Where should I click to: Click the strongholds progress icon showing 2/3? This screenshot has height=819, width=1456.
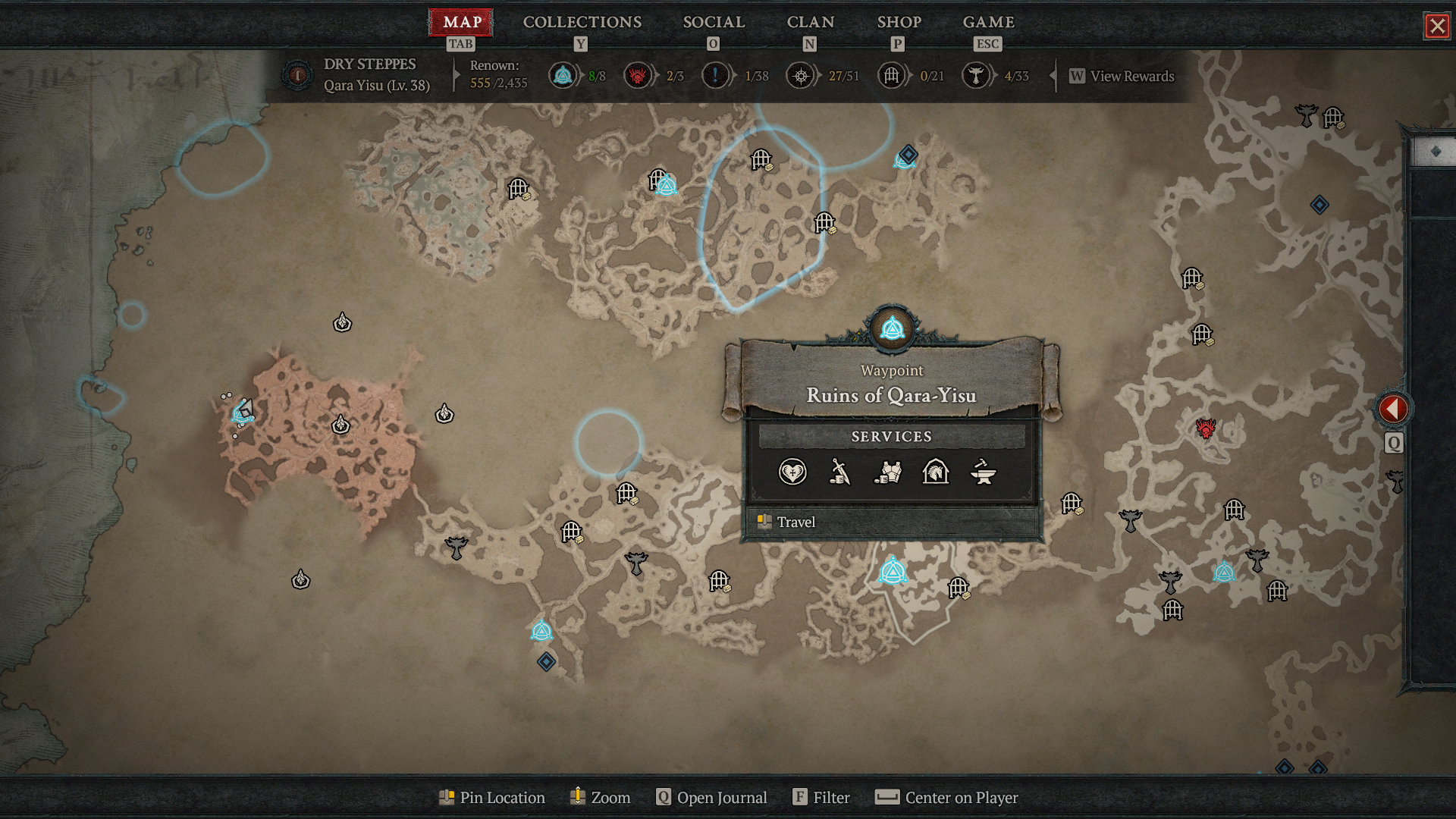click(639, 76)
